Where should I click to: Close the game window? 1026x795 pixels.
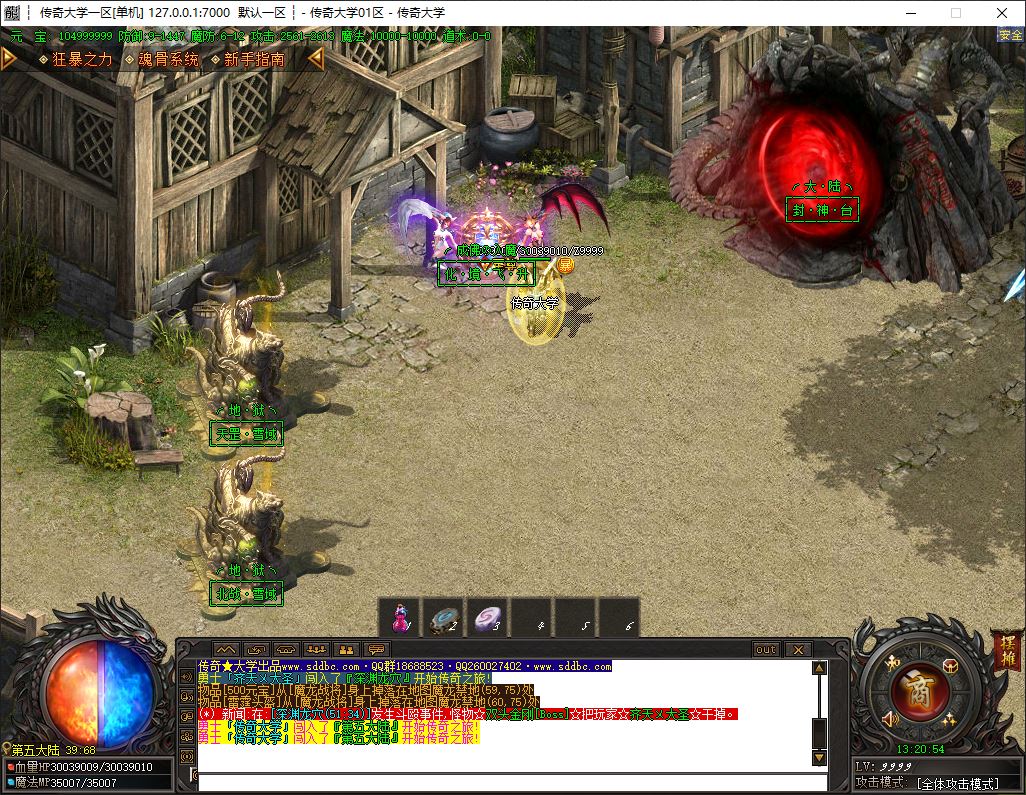[1002, 13]
